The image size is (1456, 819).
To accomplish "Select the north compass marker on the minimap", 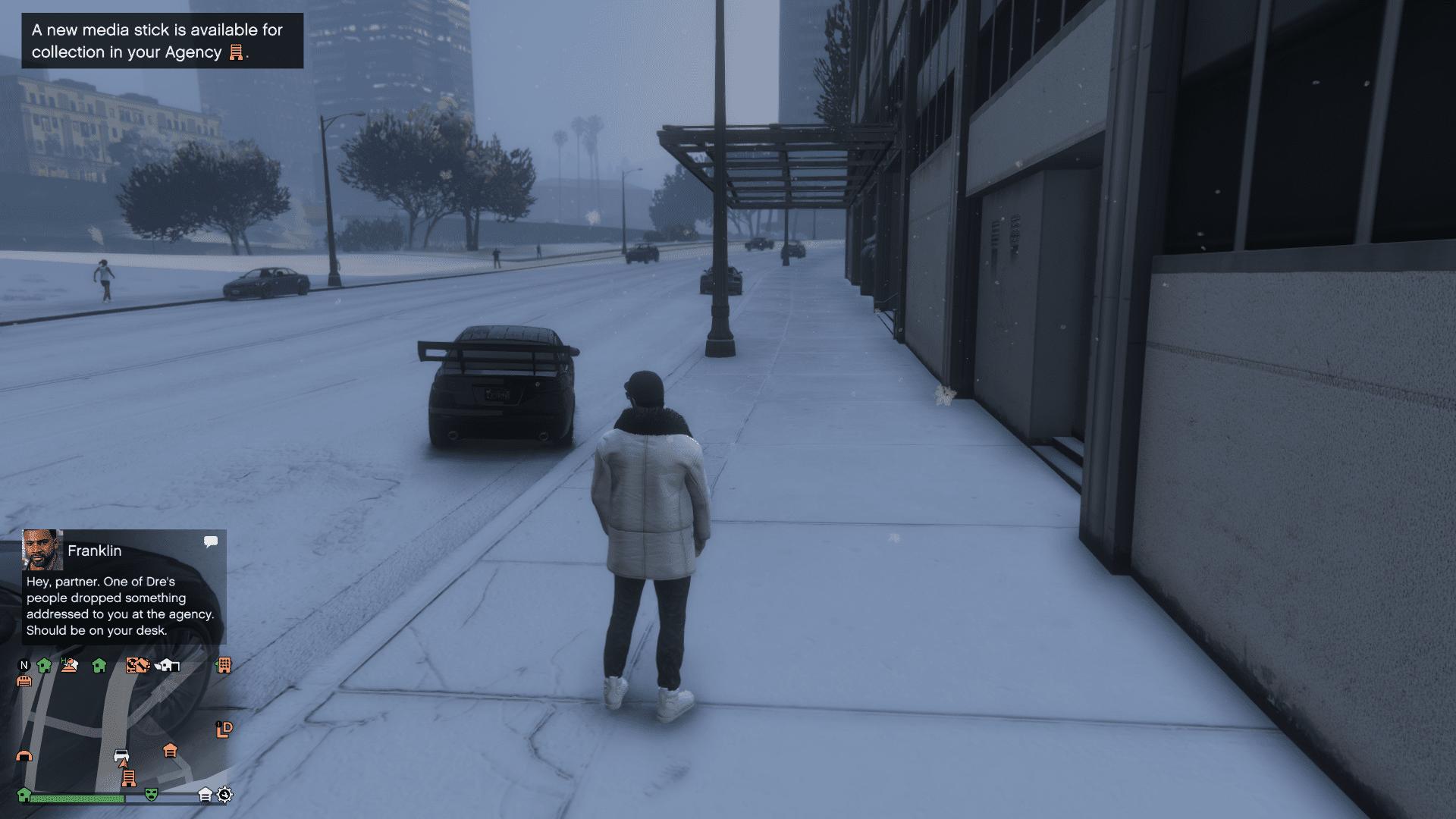I will [24, 665].
